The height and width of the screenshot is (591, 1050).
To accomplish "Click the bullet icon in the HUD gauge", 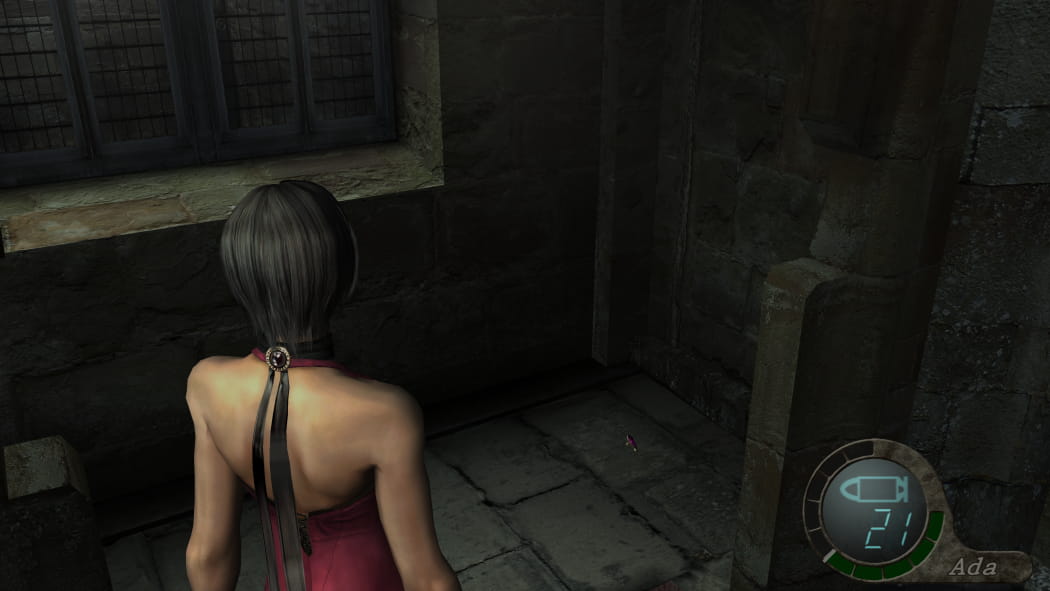I will [874, 489].
